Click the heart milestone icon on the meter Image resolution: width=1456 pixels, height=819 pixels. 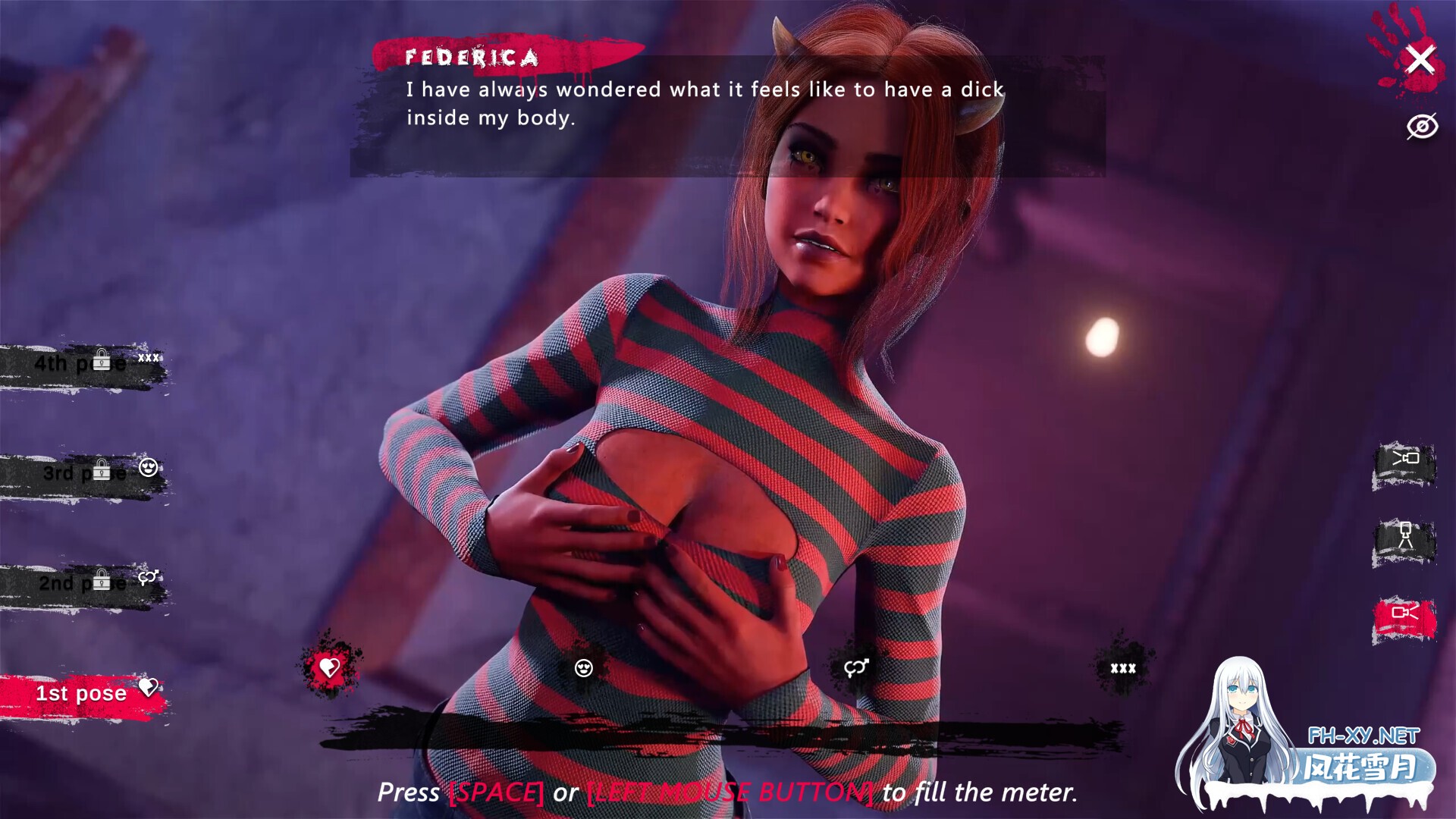328,668
